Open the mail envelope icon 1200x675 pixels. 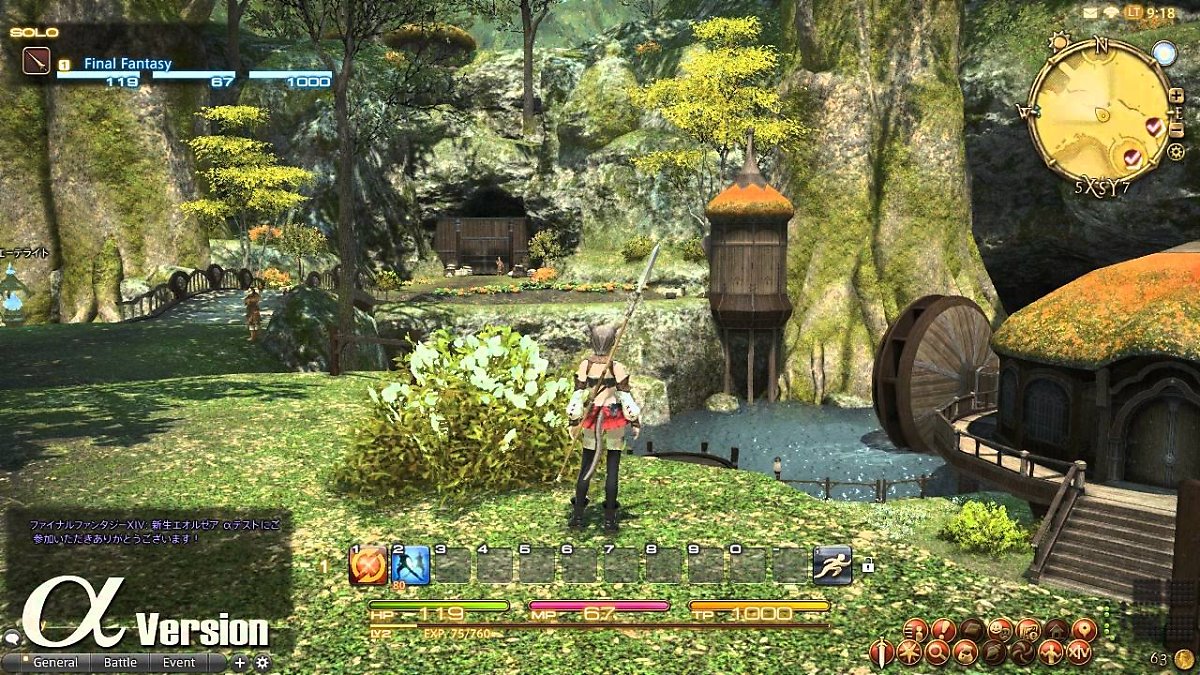[x=1091, y=12]
